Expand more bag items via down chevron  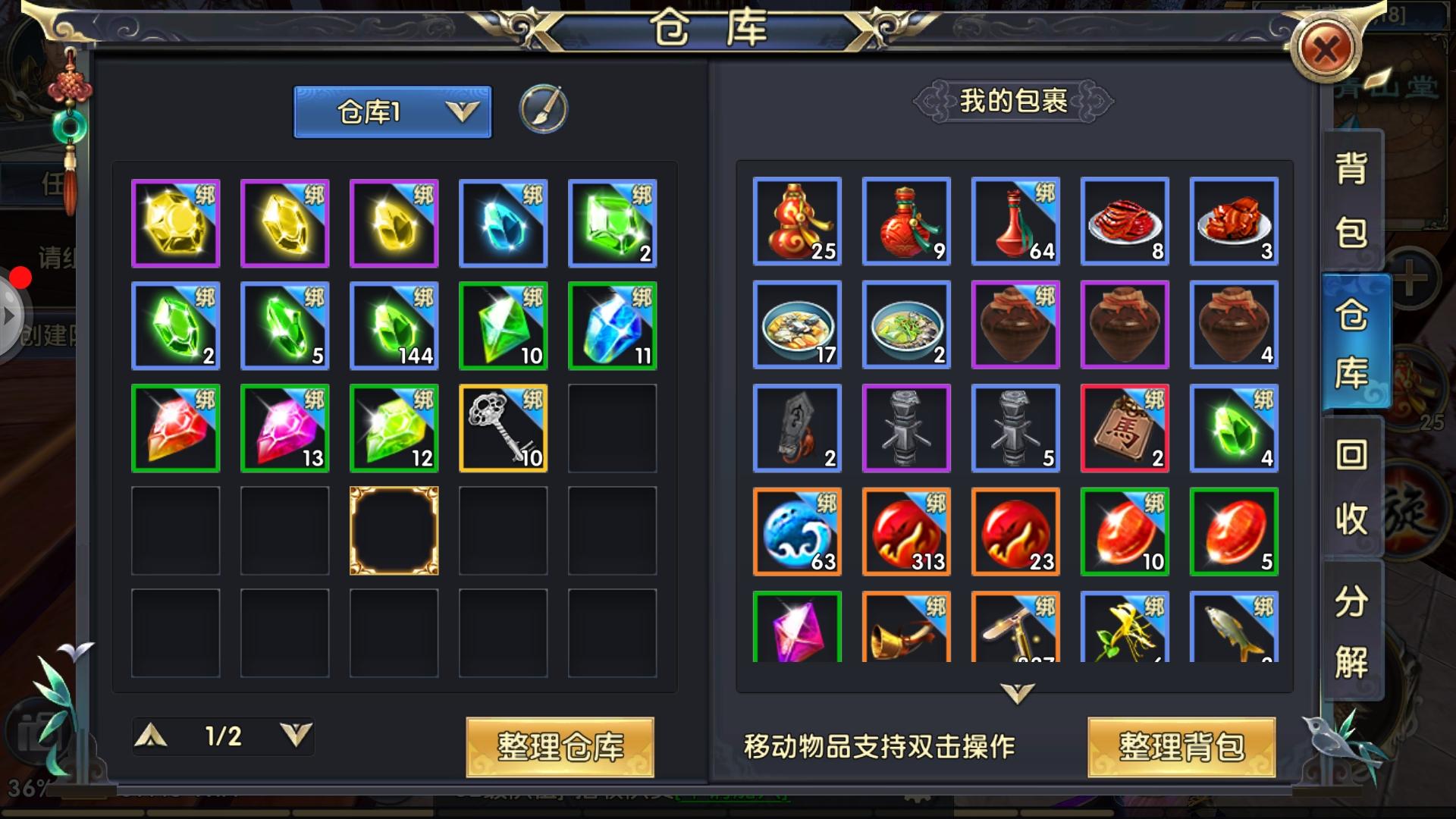pyautogui.click(x=1015, y=694)
